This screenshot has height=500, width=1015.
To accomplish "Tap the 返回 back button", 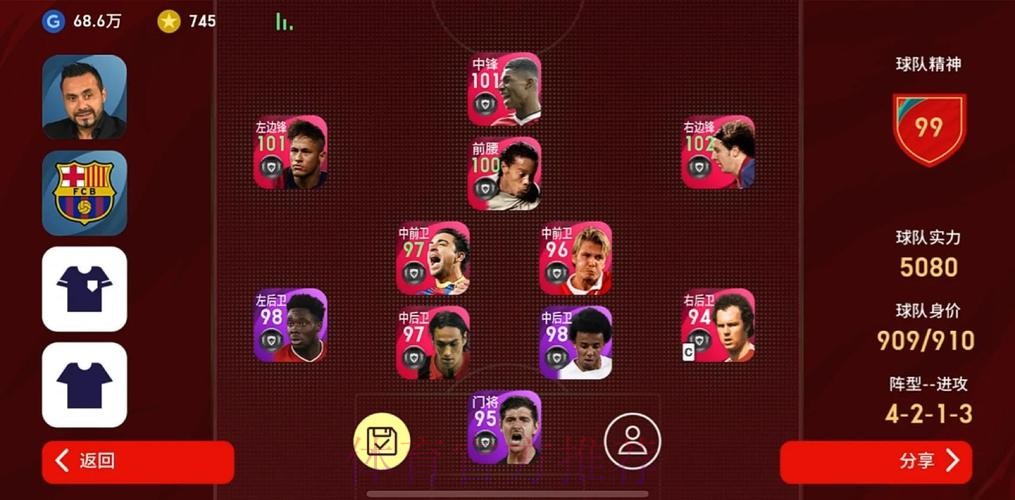I will [137, 461].
